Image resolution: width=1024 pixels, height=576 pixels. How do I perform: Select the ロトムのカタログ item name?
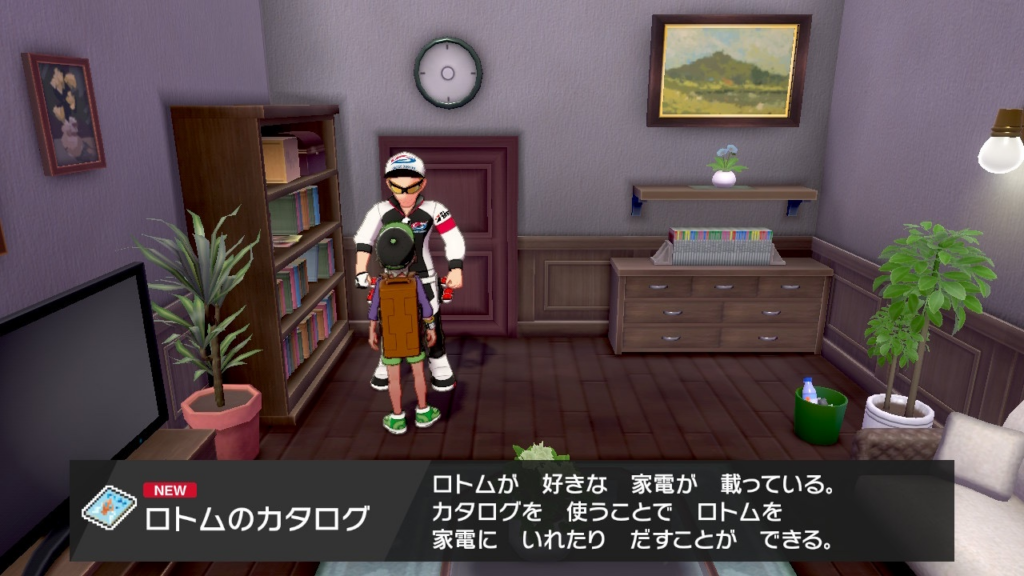257,520
